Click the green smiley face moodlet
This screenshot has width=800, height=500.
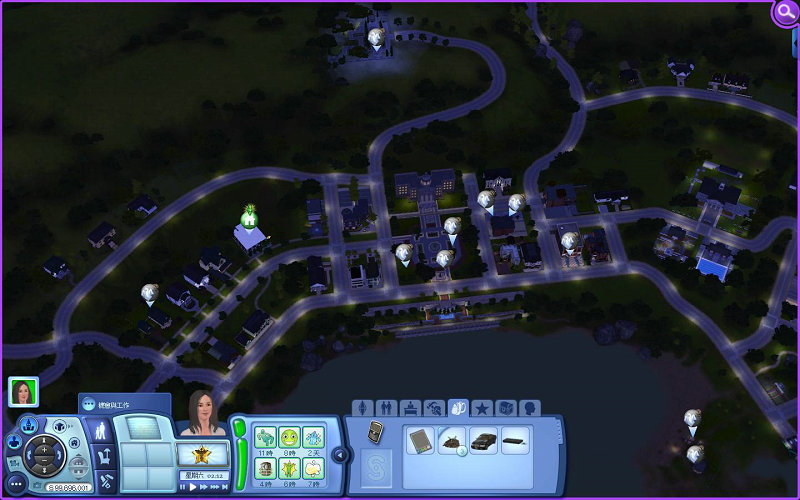click(289, 436)
